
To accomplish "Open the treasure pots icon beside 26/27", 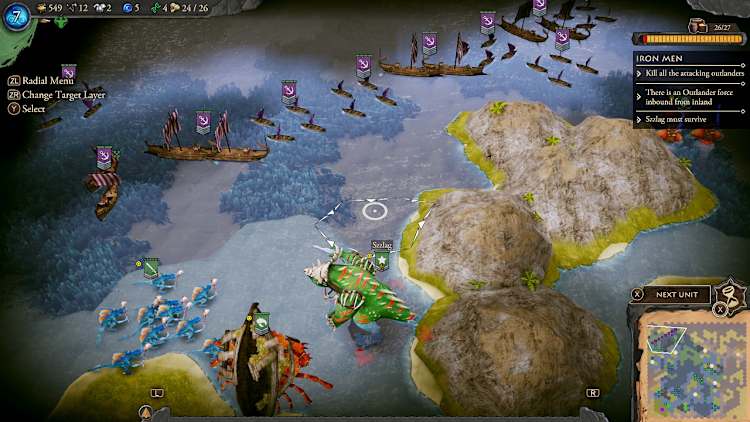I will 697,27.
